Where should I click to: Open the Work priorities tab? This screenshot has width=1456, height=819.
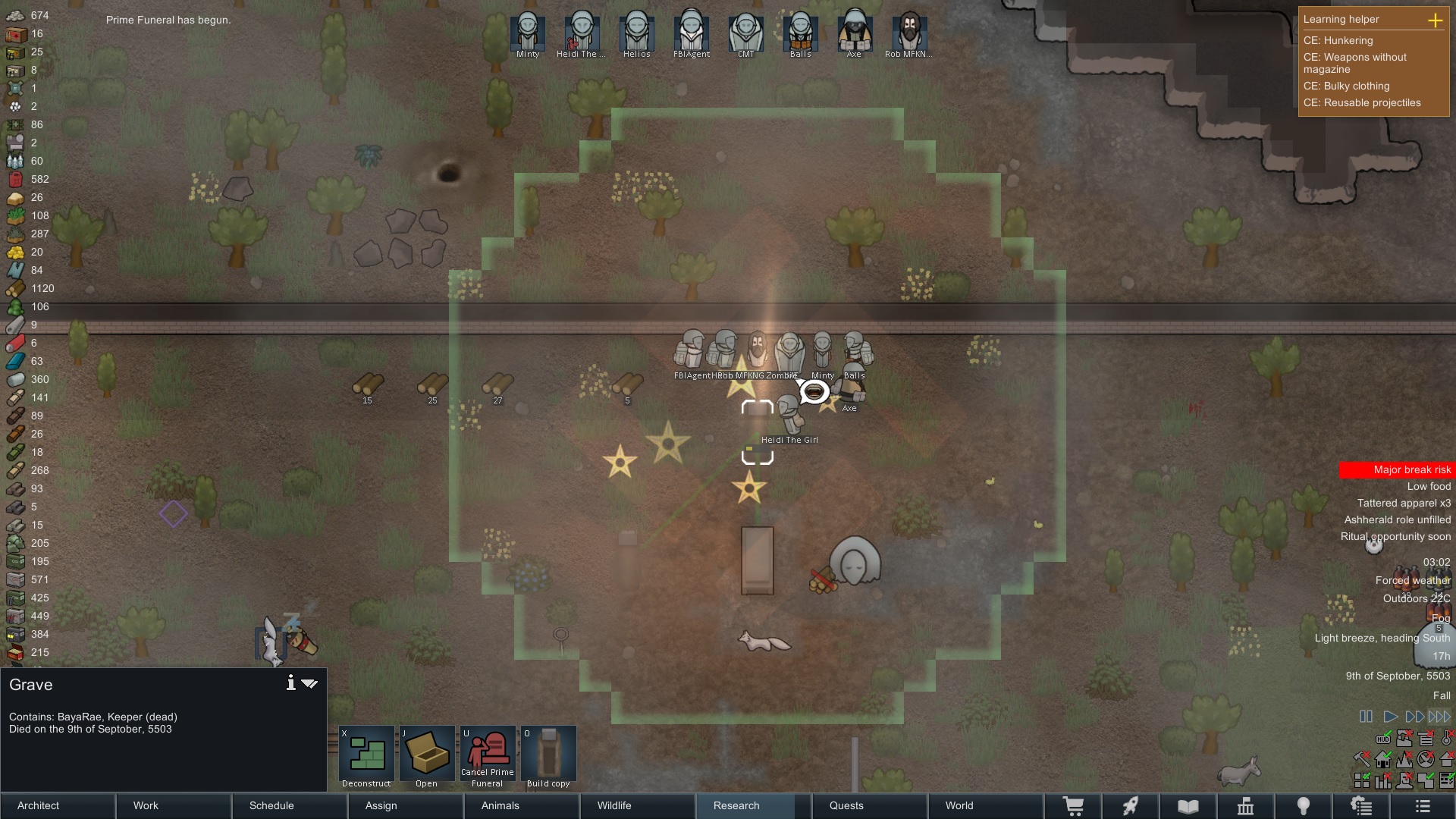click(x=174, y=805)
